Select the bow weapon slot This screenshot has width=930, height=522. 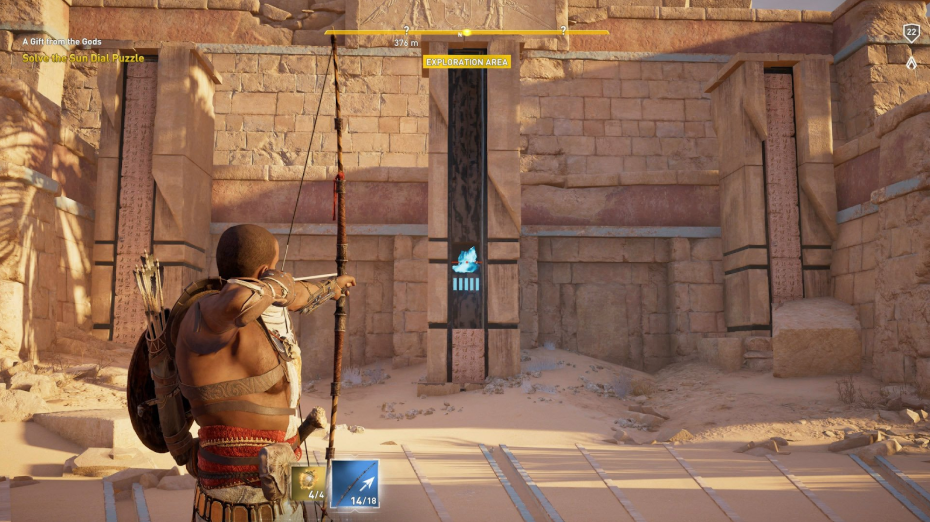355,482
